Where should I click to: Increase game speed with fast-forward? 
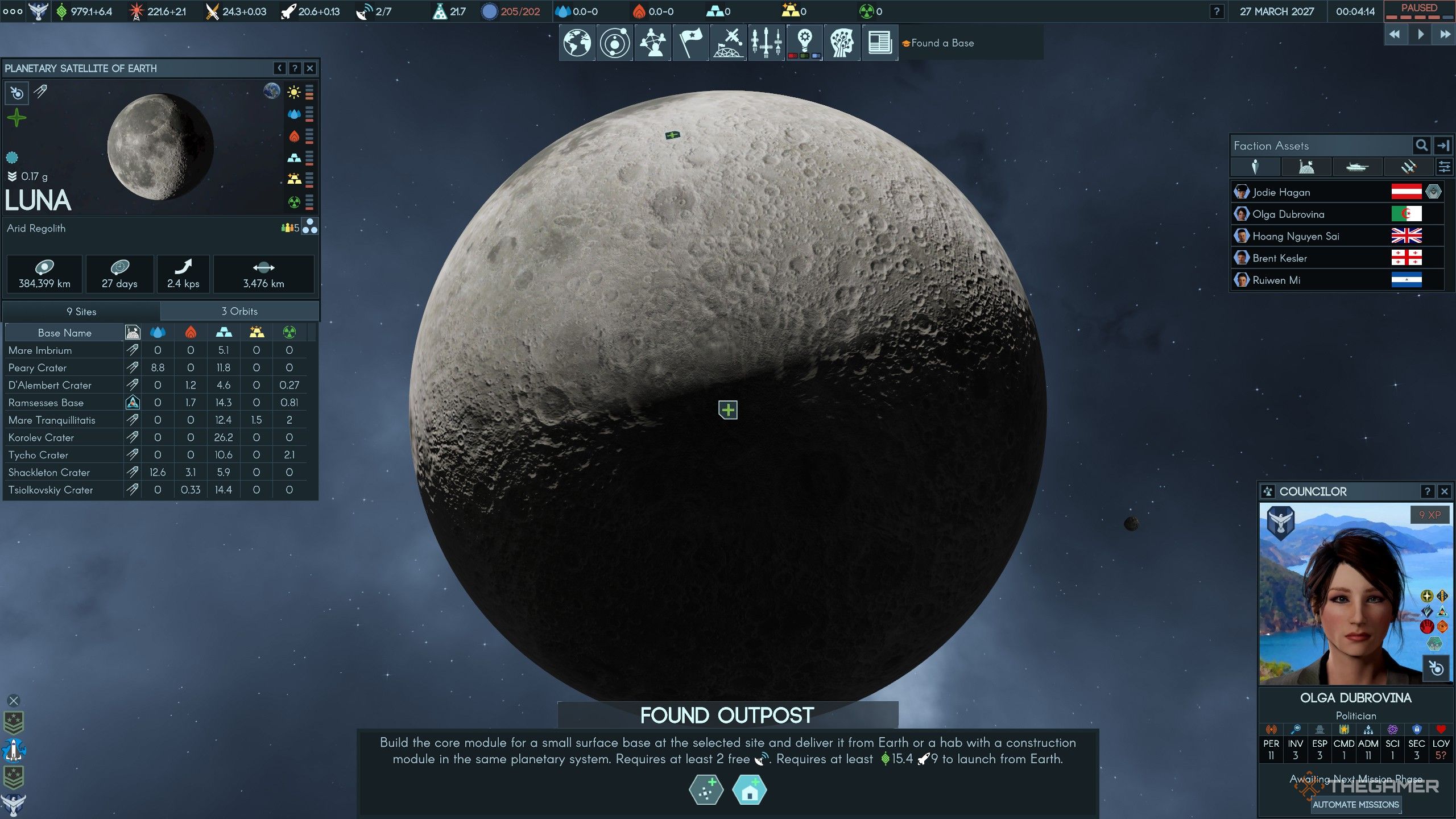[1445, 35]
